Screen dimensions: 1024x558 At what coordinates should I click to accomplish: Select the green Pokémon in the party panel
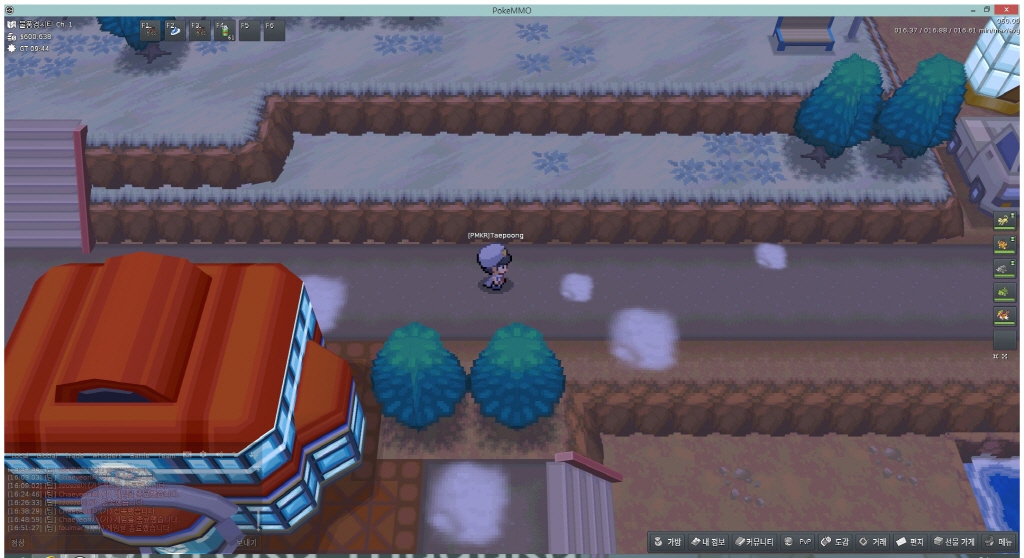pyautogui.click(x=1003, y=291)
